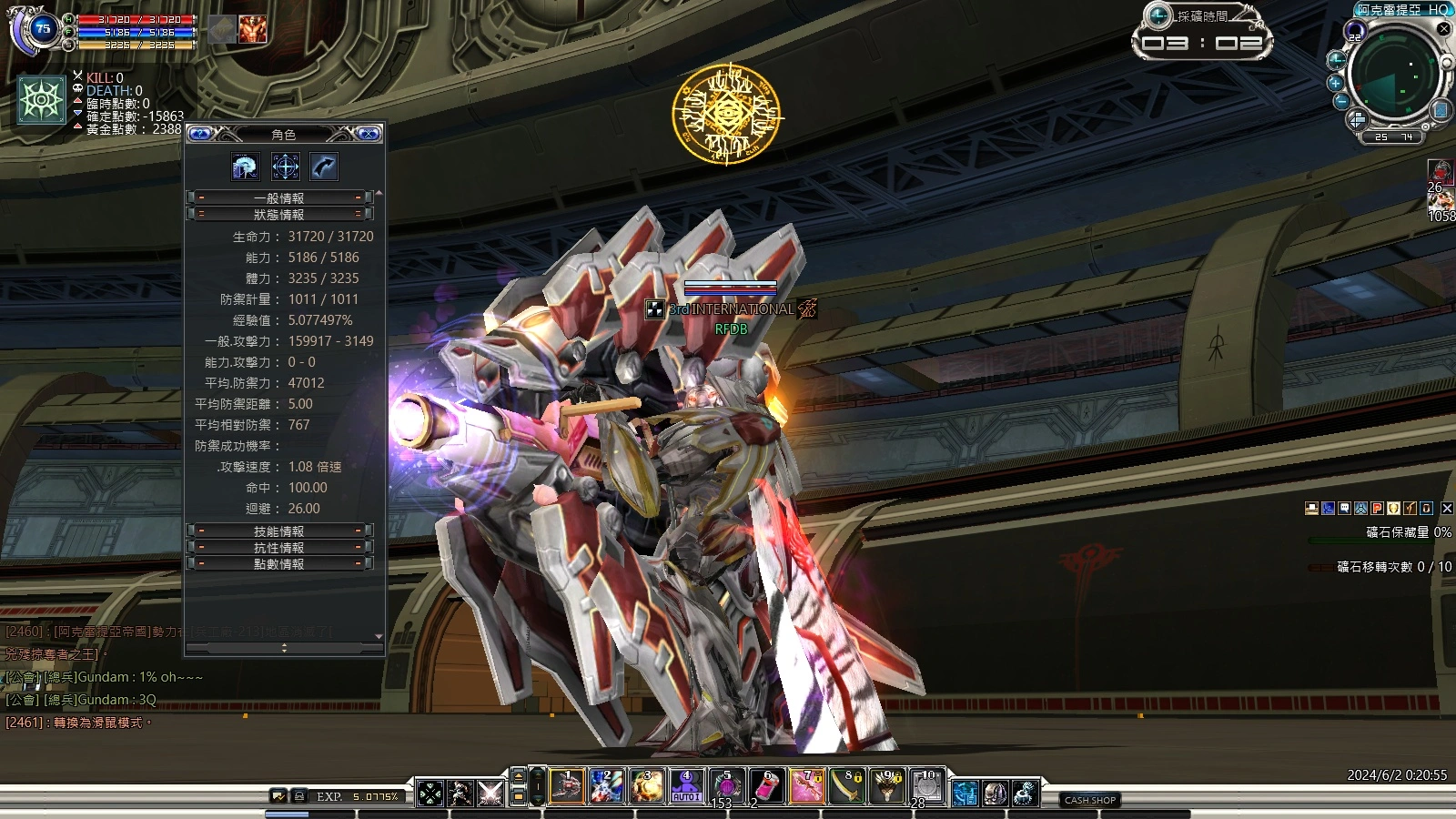The height and width of the screenshot is (819, 1456).
Task: Activate hotbar slot 1 weapon skill
Action: pyautogui.click(x=566, y=786)
